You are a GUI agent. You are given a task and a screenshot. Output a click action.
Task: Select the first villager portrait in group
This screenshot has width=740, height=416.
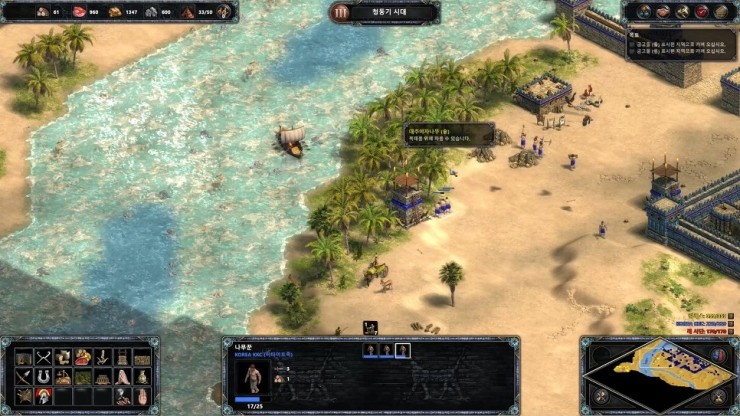tap(369, 350)
